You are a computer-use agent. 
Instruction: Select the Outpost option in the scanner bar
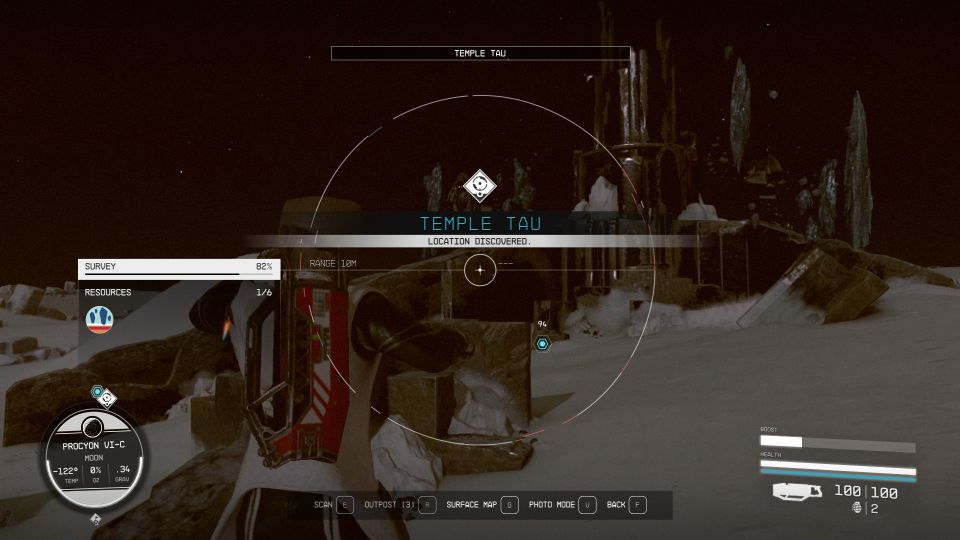[400, 505]
